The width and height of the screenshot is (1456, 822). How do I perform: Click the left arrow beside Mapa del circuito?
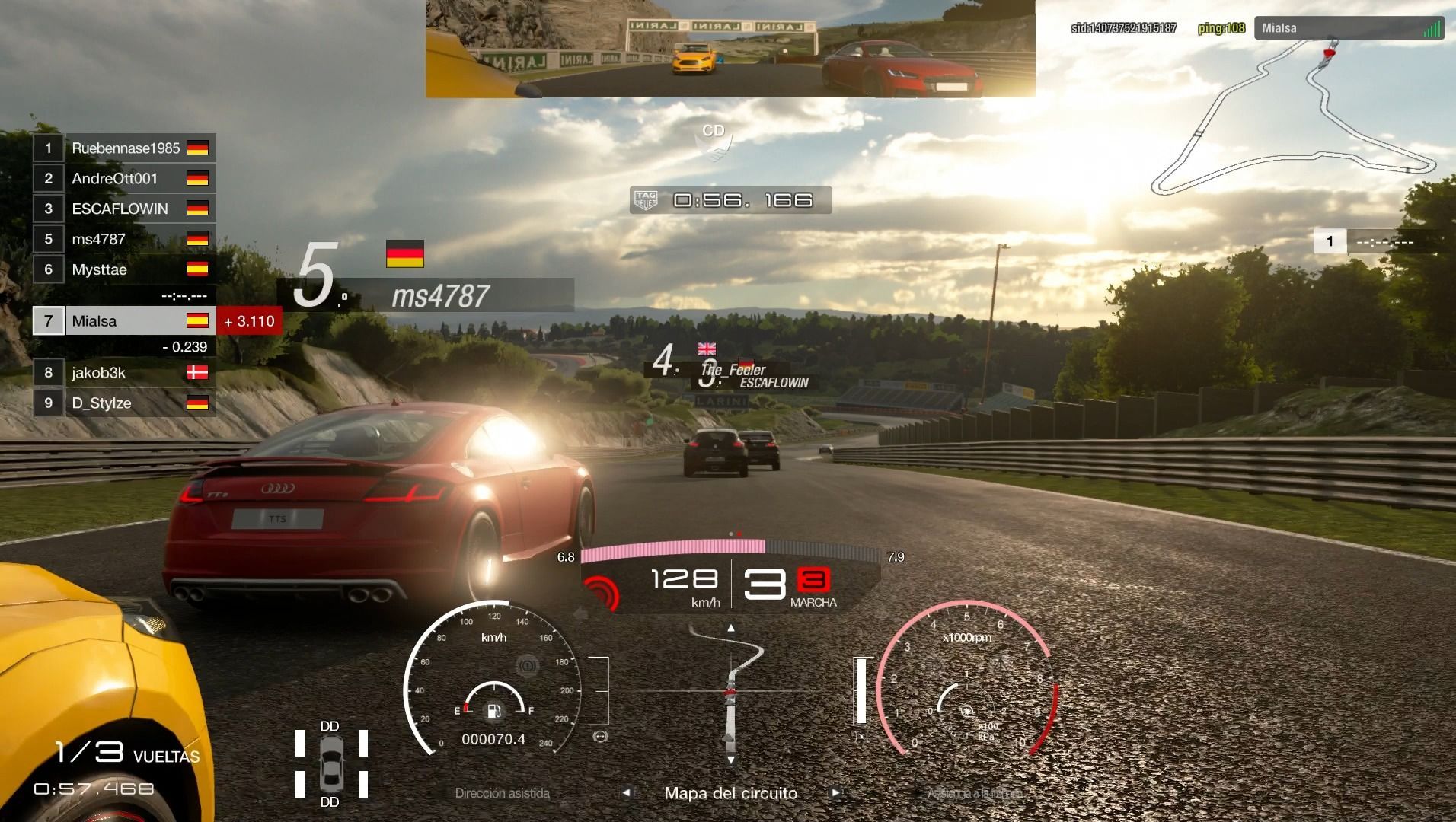(626, 793)
